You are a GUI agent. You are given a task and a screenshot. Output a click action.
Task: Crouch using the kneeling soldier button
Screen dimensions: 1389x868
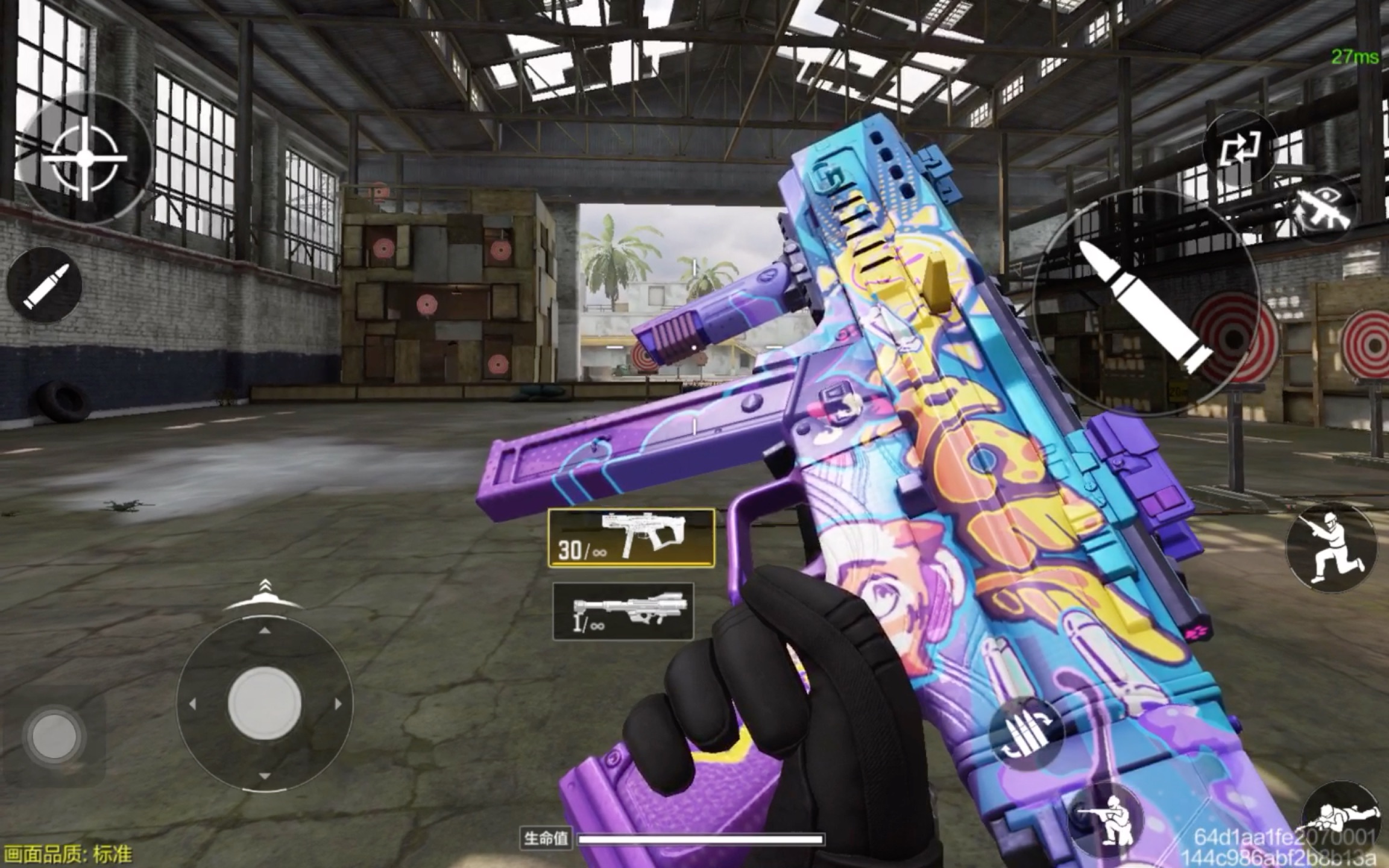point(1108,819)
